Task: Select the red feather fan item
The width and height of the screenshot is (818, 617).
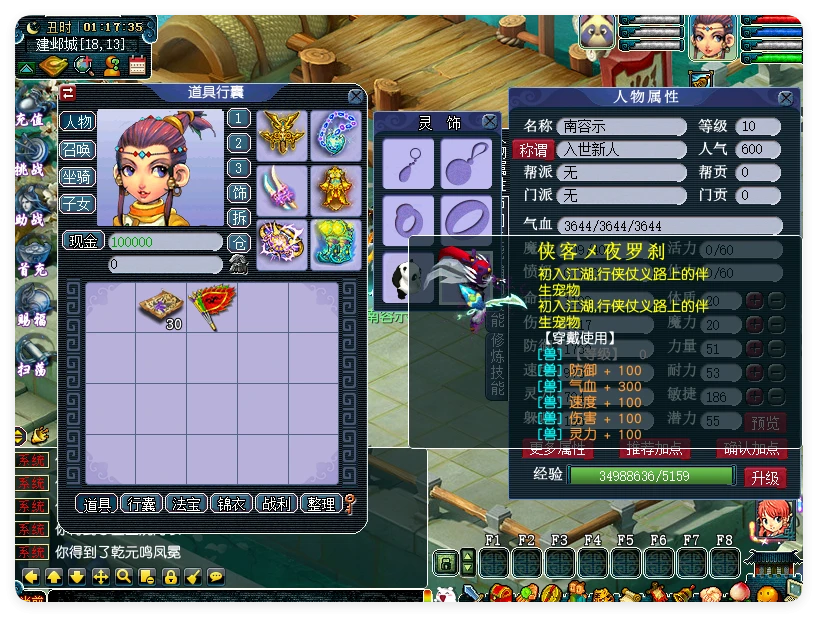Action: [x=211, y=304]
